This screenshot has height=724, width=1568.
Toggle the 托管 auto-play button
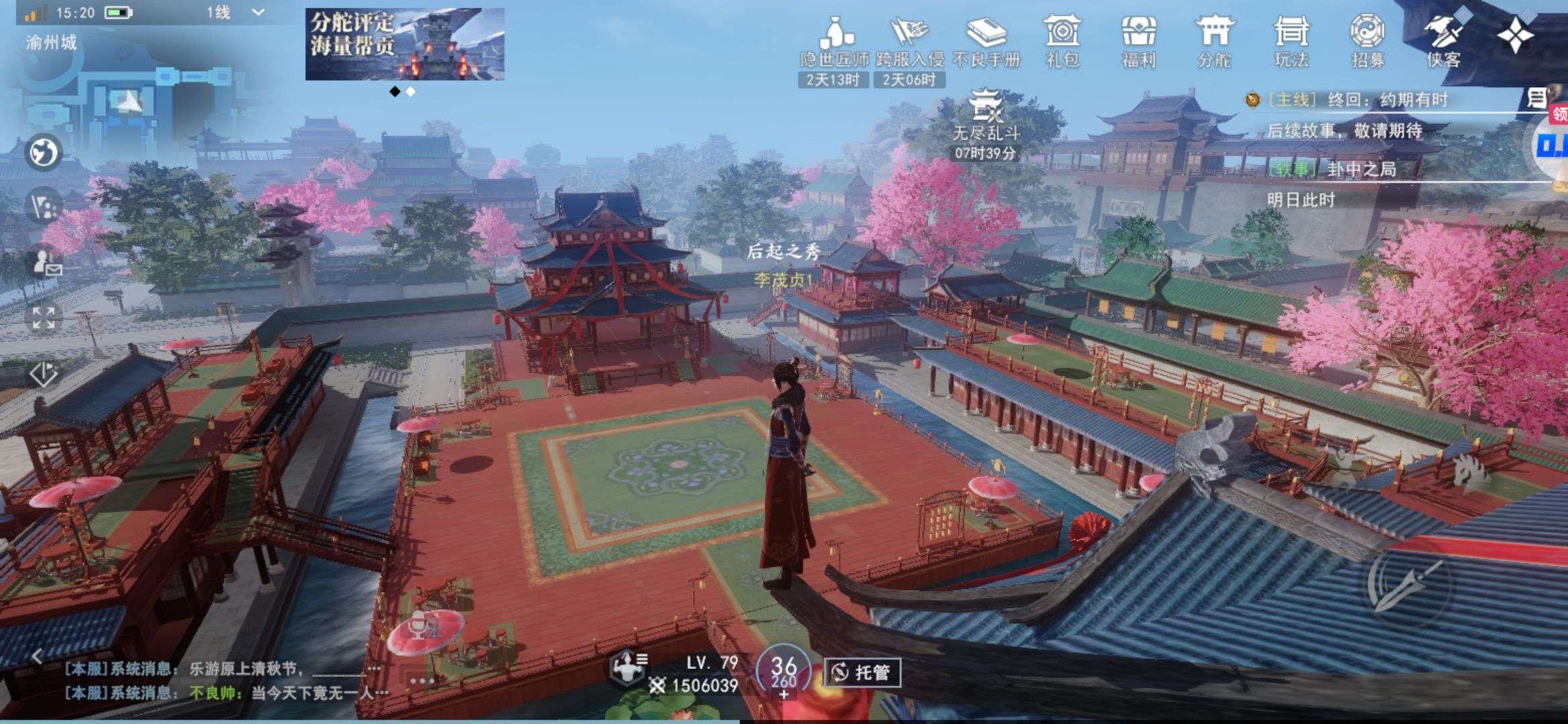click(862, 672)
